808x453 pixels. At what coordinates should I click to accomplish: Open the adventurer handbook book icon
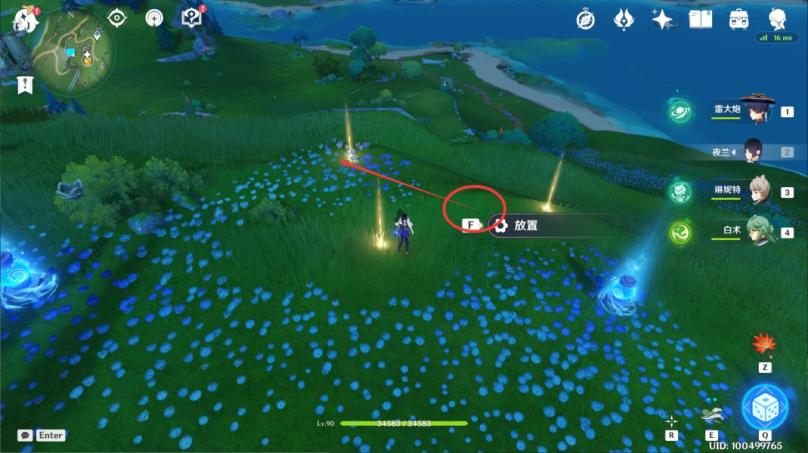700,18
